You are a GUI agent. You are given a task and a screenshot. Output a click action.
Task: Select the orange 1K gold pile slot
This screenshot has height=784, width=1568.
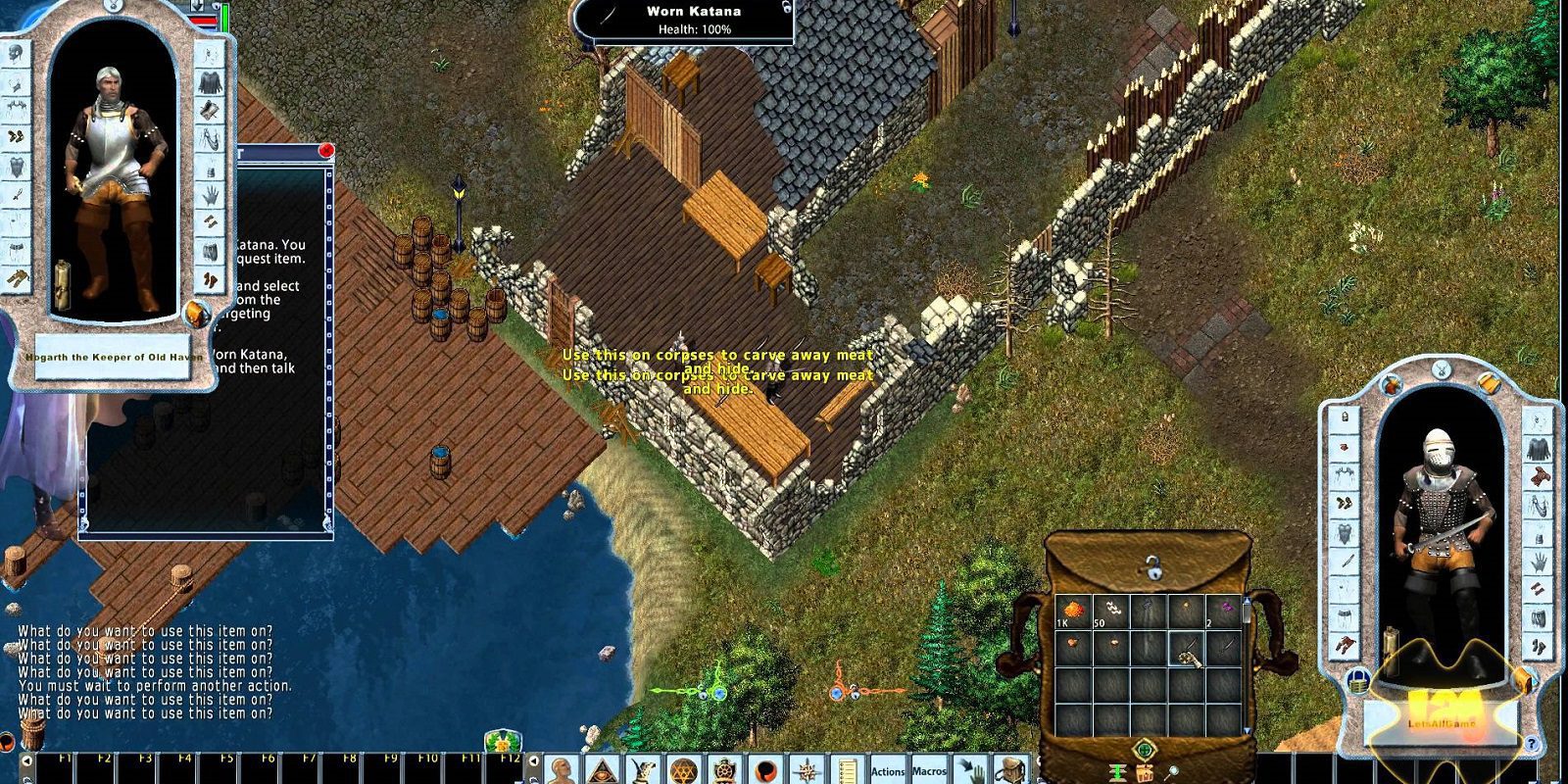[1072, 612]
